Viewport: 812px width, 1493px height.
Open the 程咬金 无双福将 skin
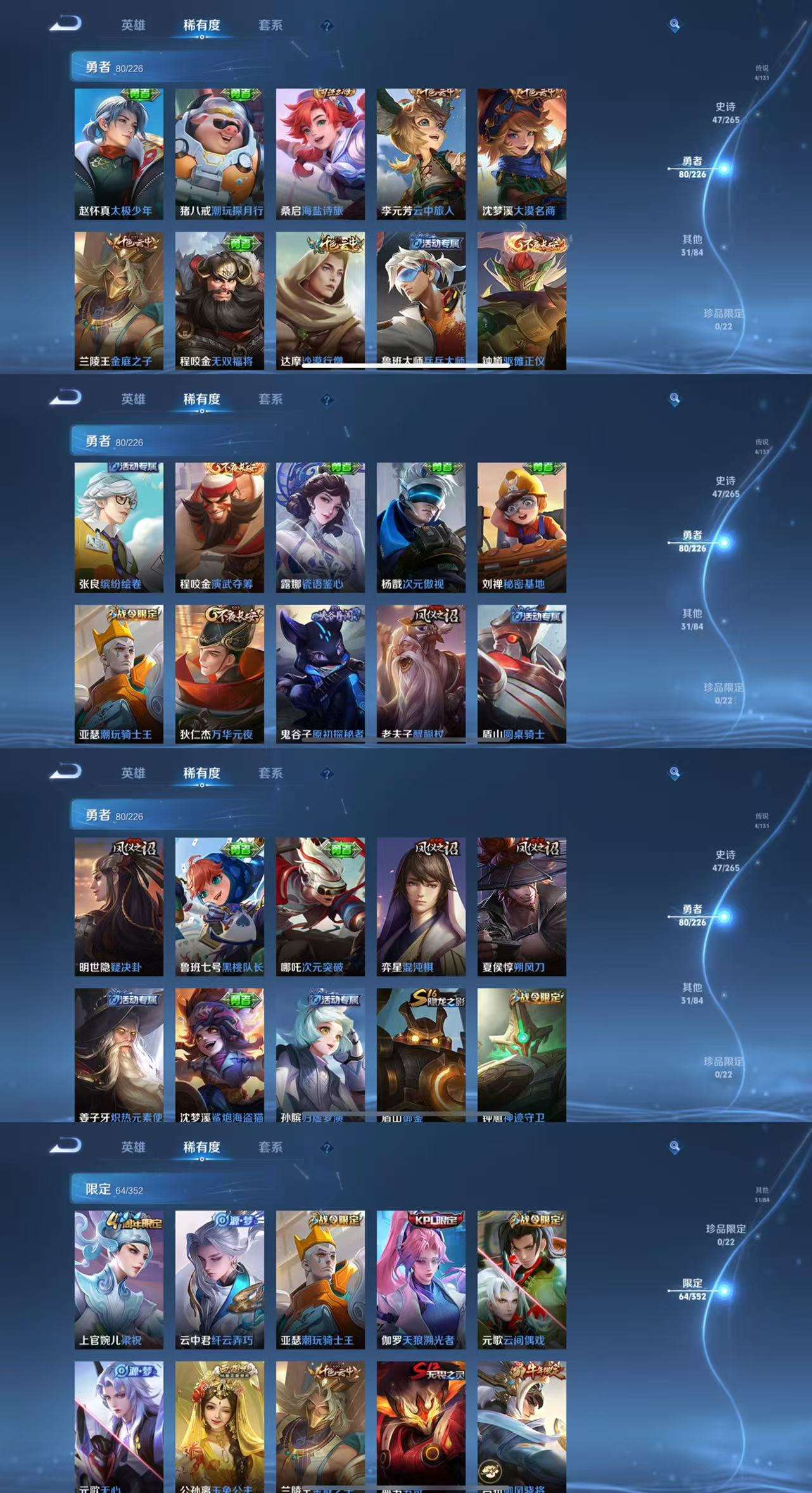pyautogui.click(x=219, y=300)
